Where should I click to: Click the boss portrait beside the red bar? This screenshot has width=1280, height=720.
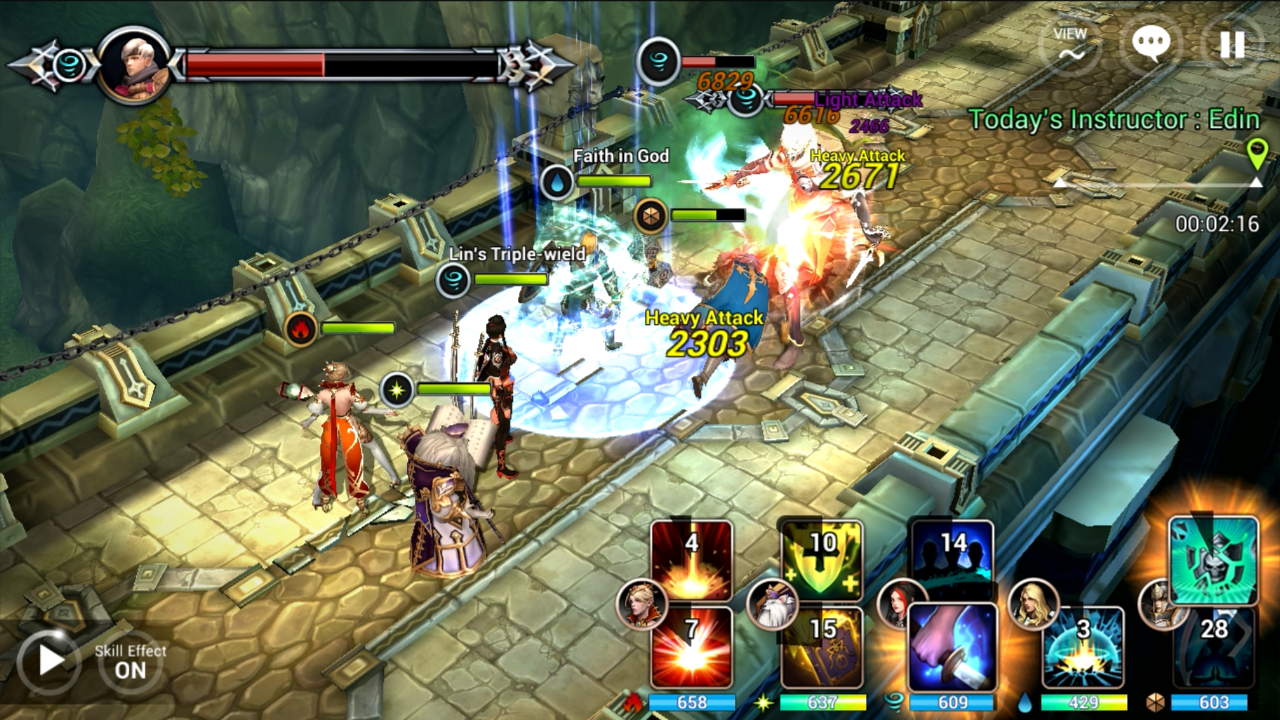pyautogui.click(x=133, y=65)
